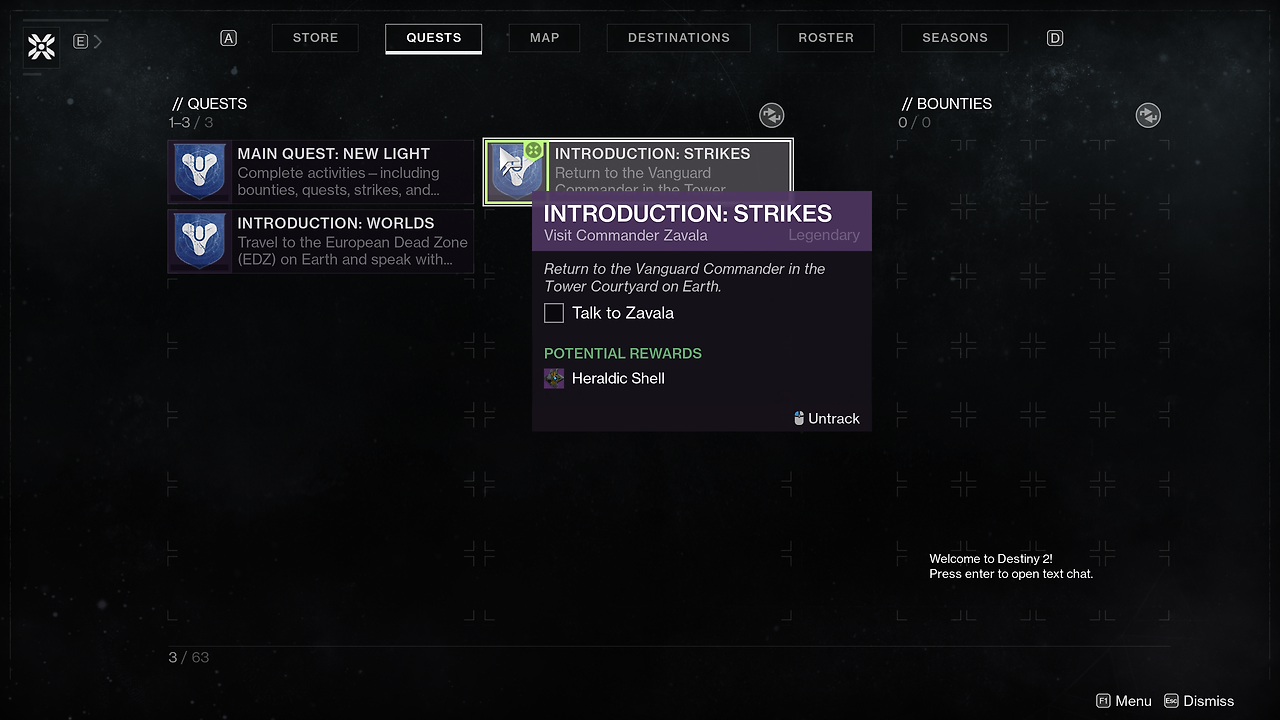The height and width of the screenshot is (720, 1280).
Task: Open the Store tab
Action: (315, 38)
